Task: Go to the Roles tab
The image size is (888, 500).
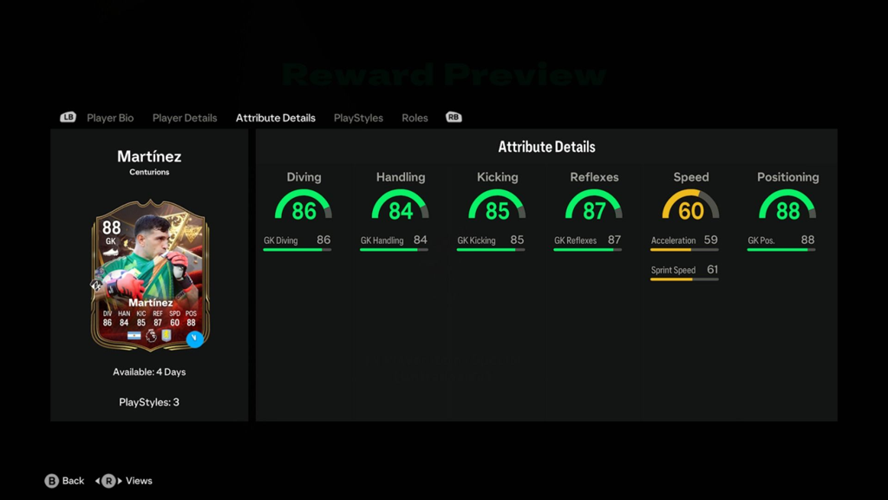Action: click(414, 118)
